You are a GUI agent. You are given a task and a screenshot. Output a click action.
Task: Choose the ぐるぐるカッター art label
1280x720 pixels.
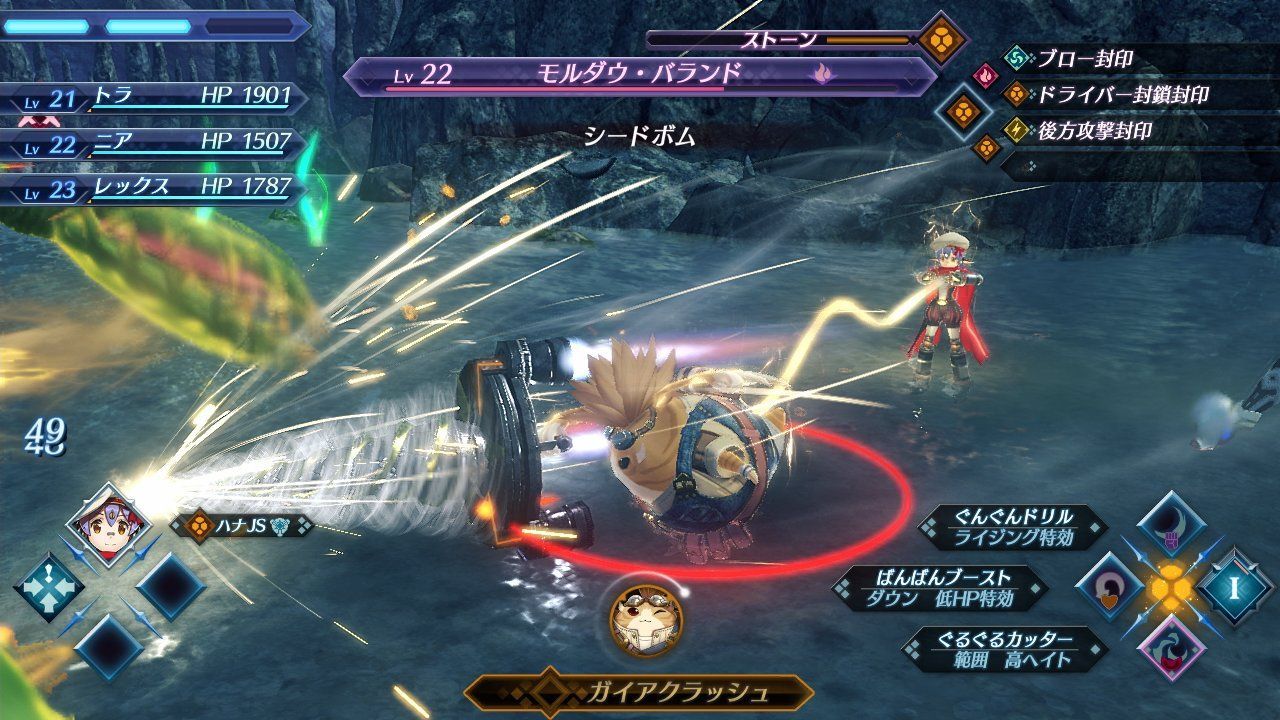click(1007, 649)
